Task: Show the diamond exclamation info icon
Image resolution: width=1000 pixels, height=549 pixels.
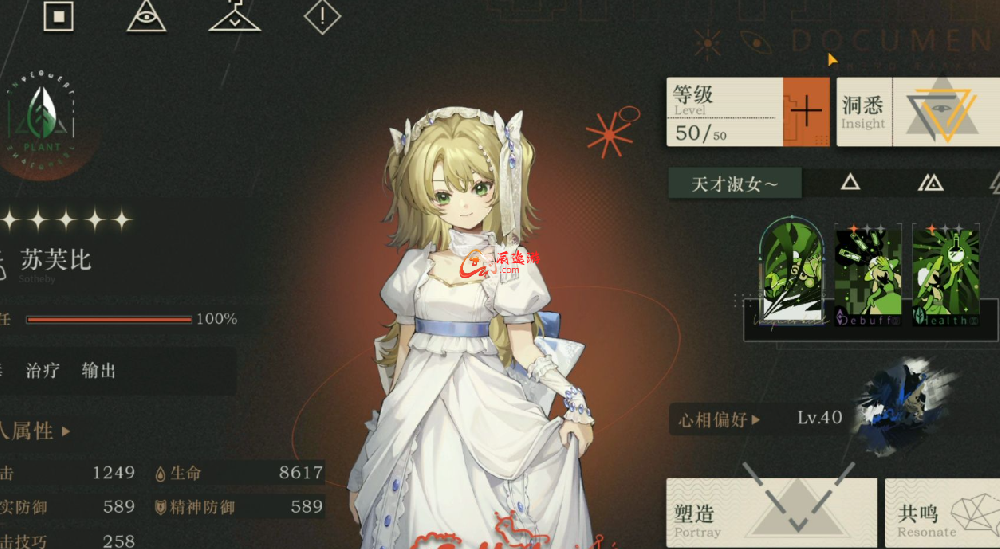Action: coord(322,15)
